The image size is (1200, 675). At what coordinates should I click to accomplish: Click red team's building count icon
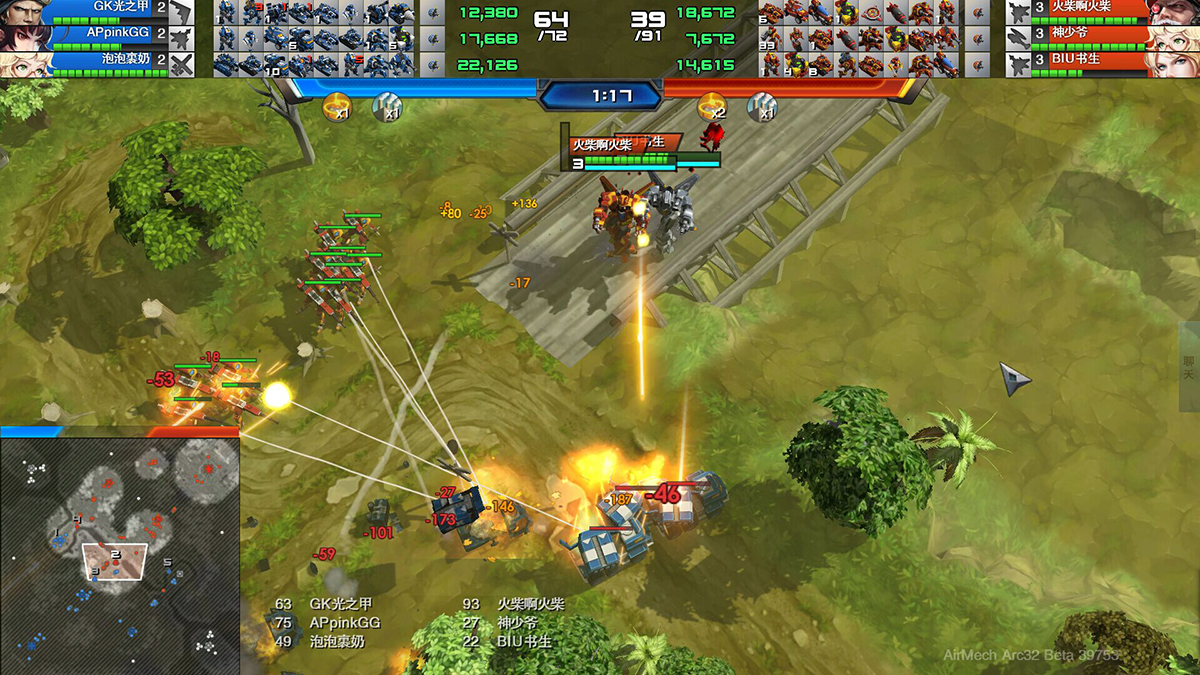click(x=761, y=106)
